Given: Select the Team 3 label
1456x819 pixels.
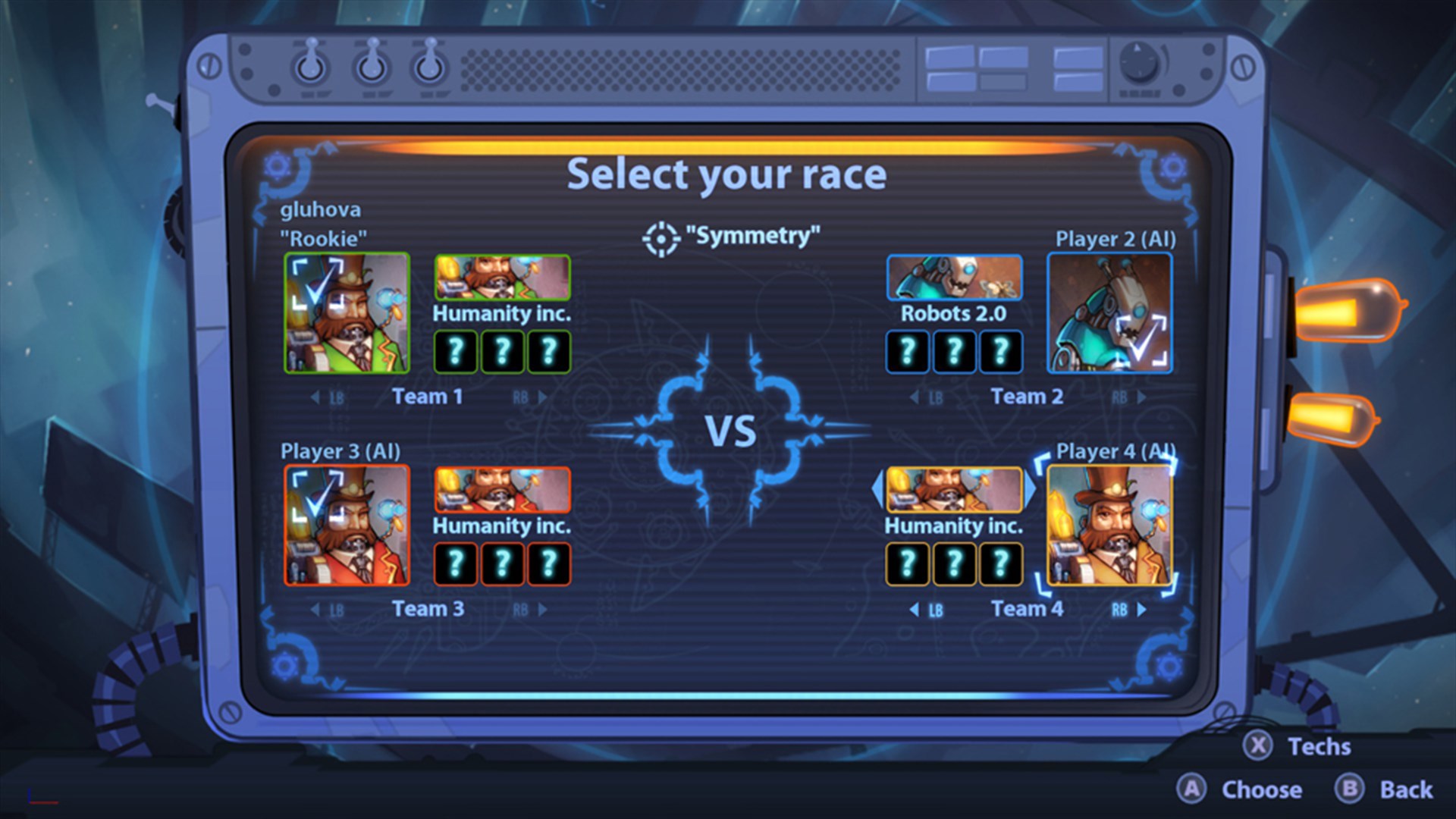Looking at the screenshot, I should pyautogui.click(x=429, y=607).
